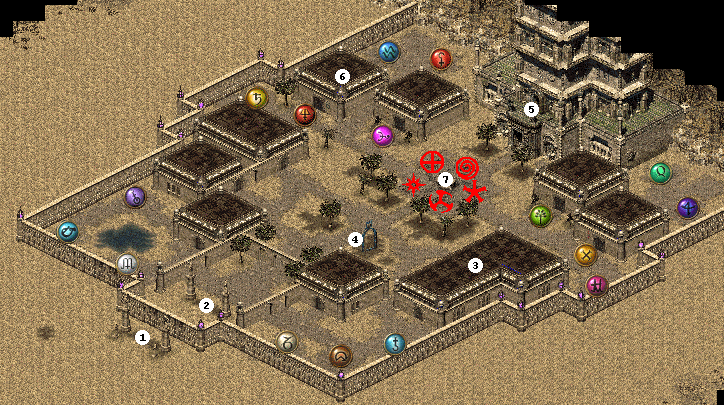This screenshot has height=406, width=724.
Task: Click the yellow Saturn symbol orb
Action: (x=255, y=97)
